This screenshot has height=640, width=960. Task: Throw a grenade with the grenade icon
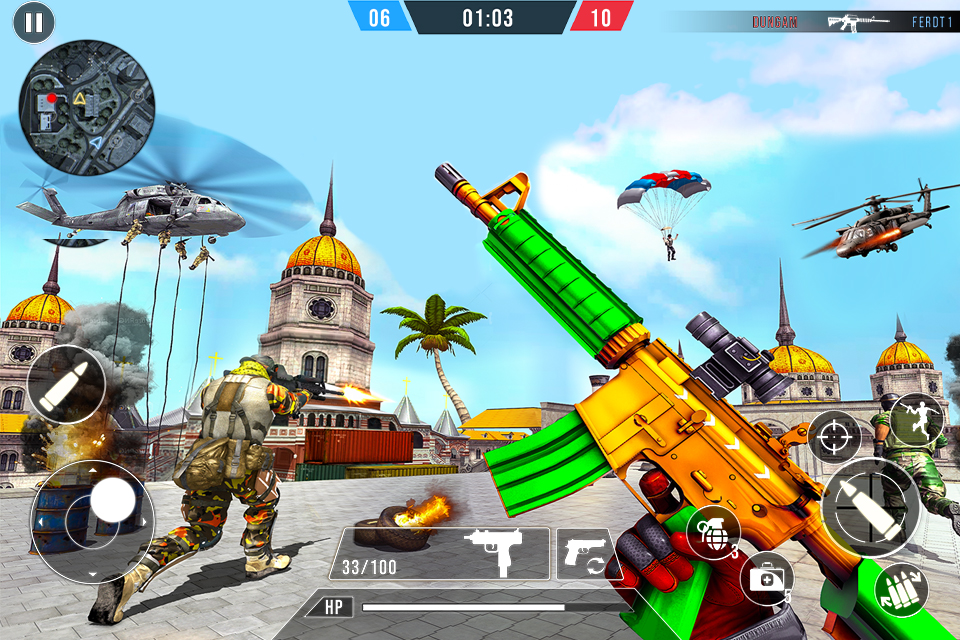coord(713,531)
